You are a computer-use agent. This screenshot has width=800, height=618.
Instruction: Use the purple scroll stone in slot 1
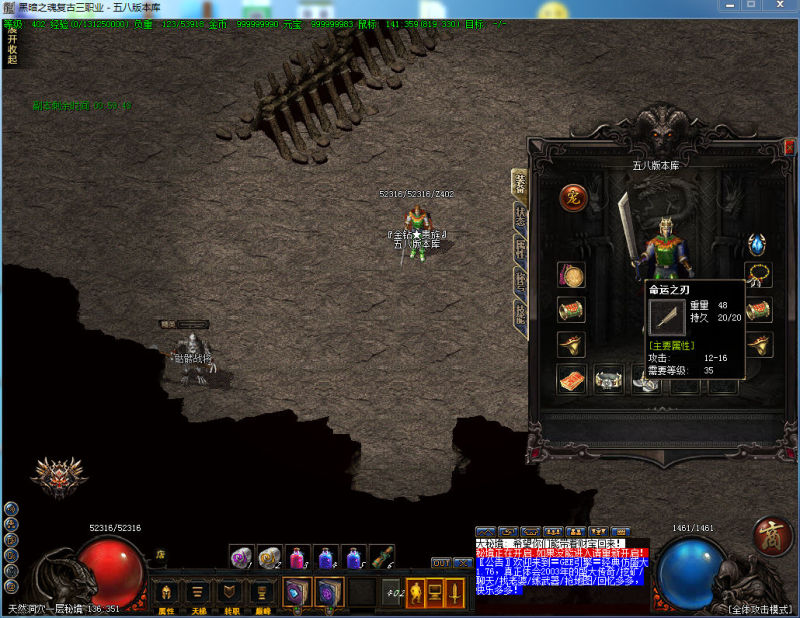tap(241, 557)
